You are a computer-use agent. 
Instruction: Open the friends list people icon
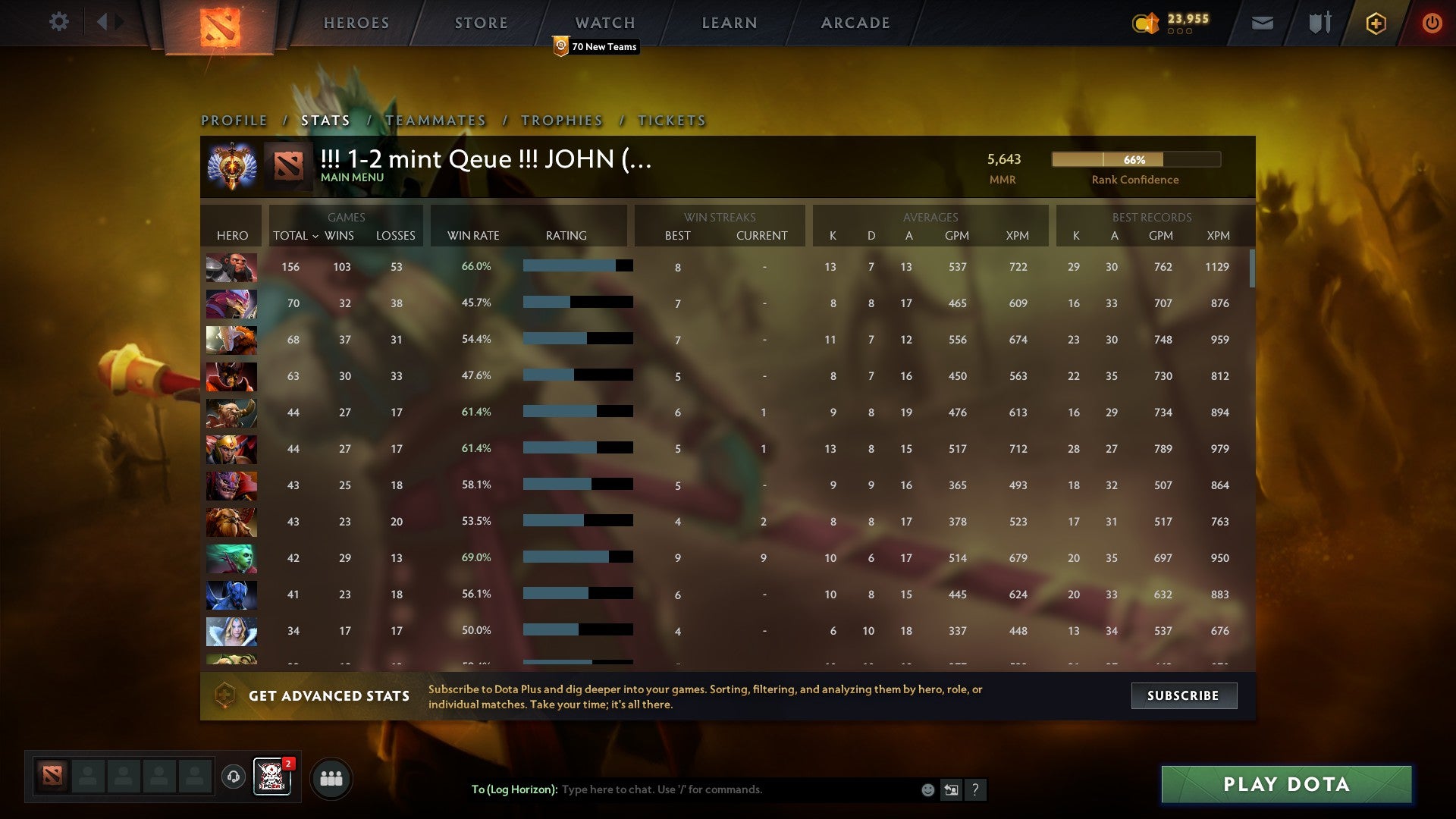[x=331, y=778]
